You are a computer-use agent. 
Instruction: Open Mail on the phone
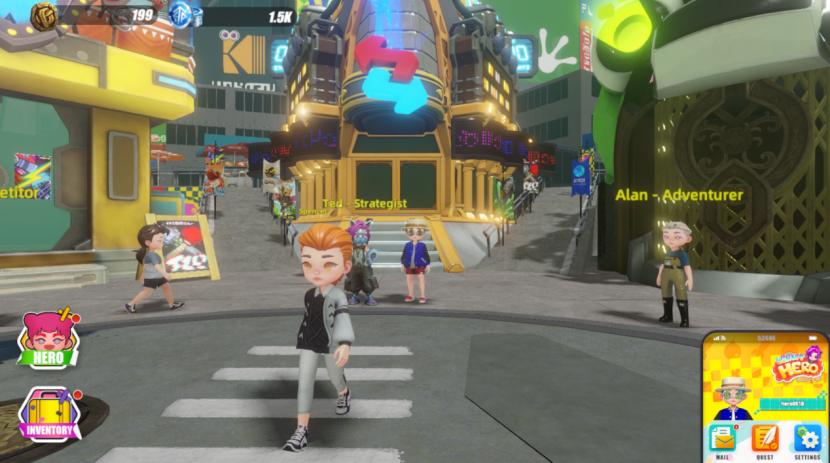pyautogui.click(x=721, y=440)
